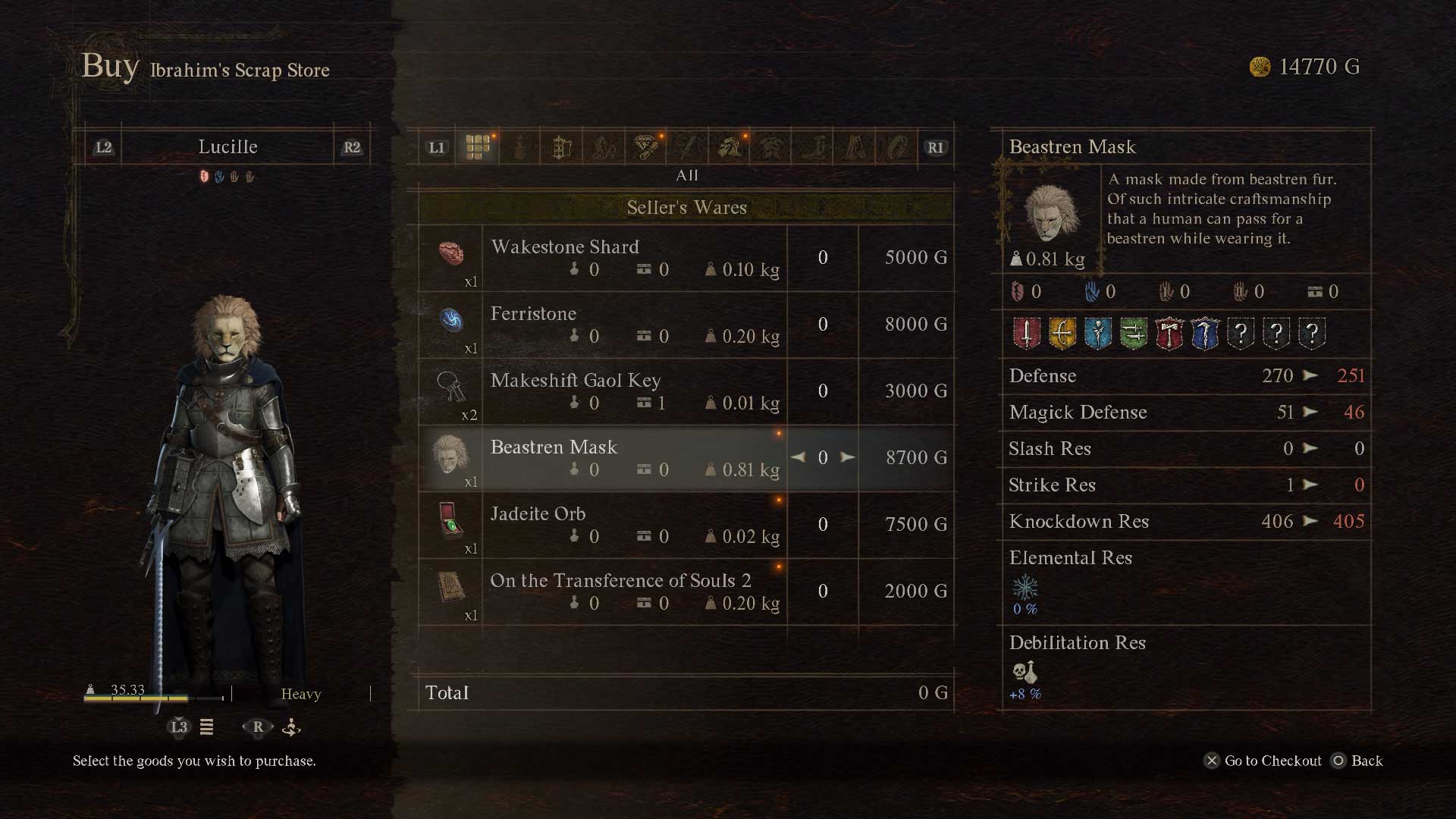Viewport: 1456px width, 819px height.
Task: Go to Checkout
Action: [x=1263, y=761]
